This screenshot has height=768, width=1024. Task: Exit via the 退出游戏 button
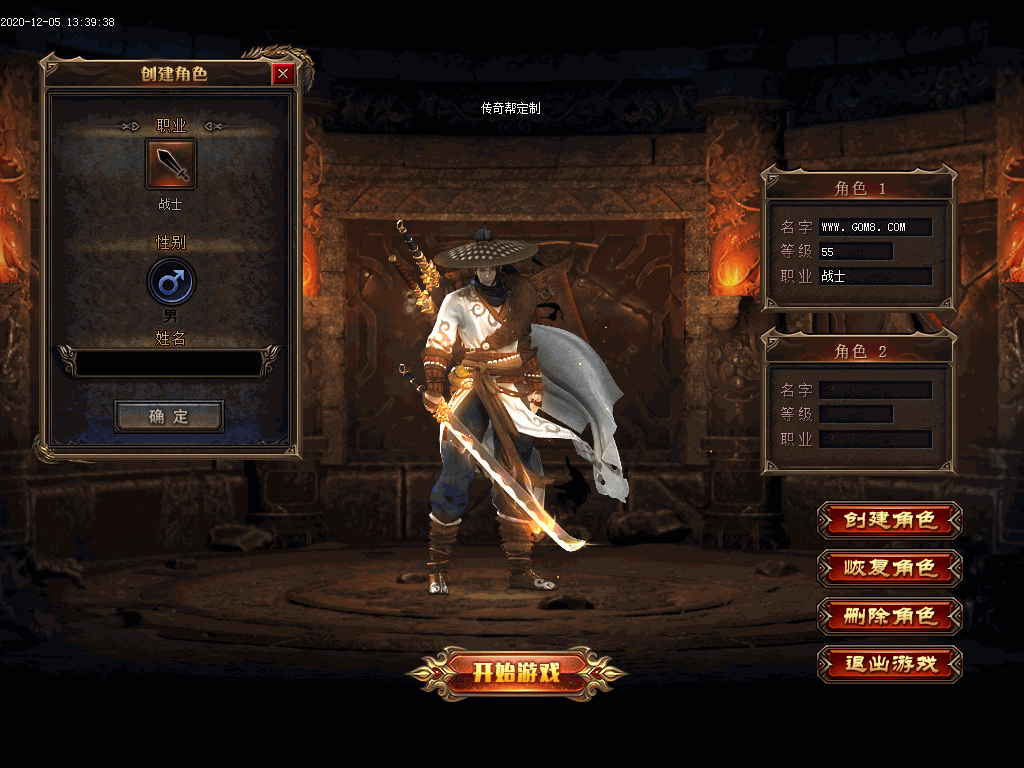click(x=889, y=664)
